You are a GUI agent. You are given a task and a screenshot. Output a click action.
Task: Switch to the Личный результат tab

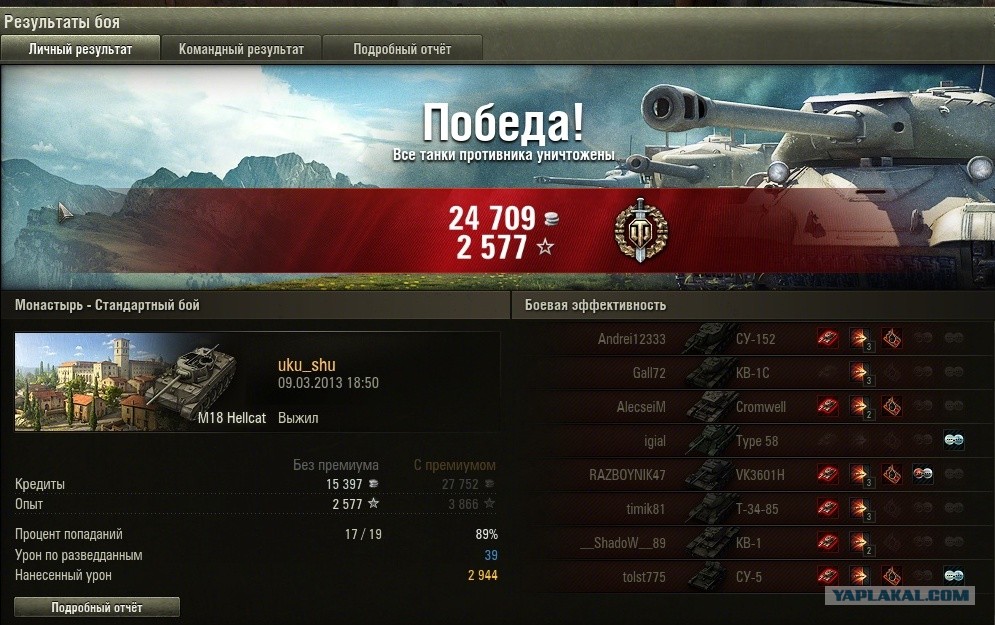80,49
